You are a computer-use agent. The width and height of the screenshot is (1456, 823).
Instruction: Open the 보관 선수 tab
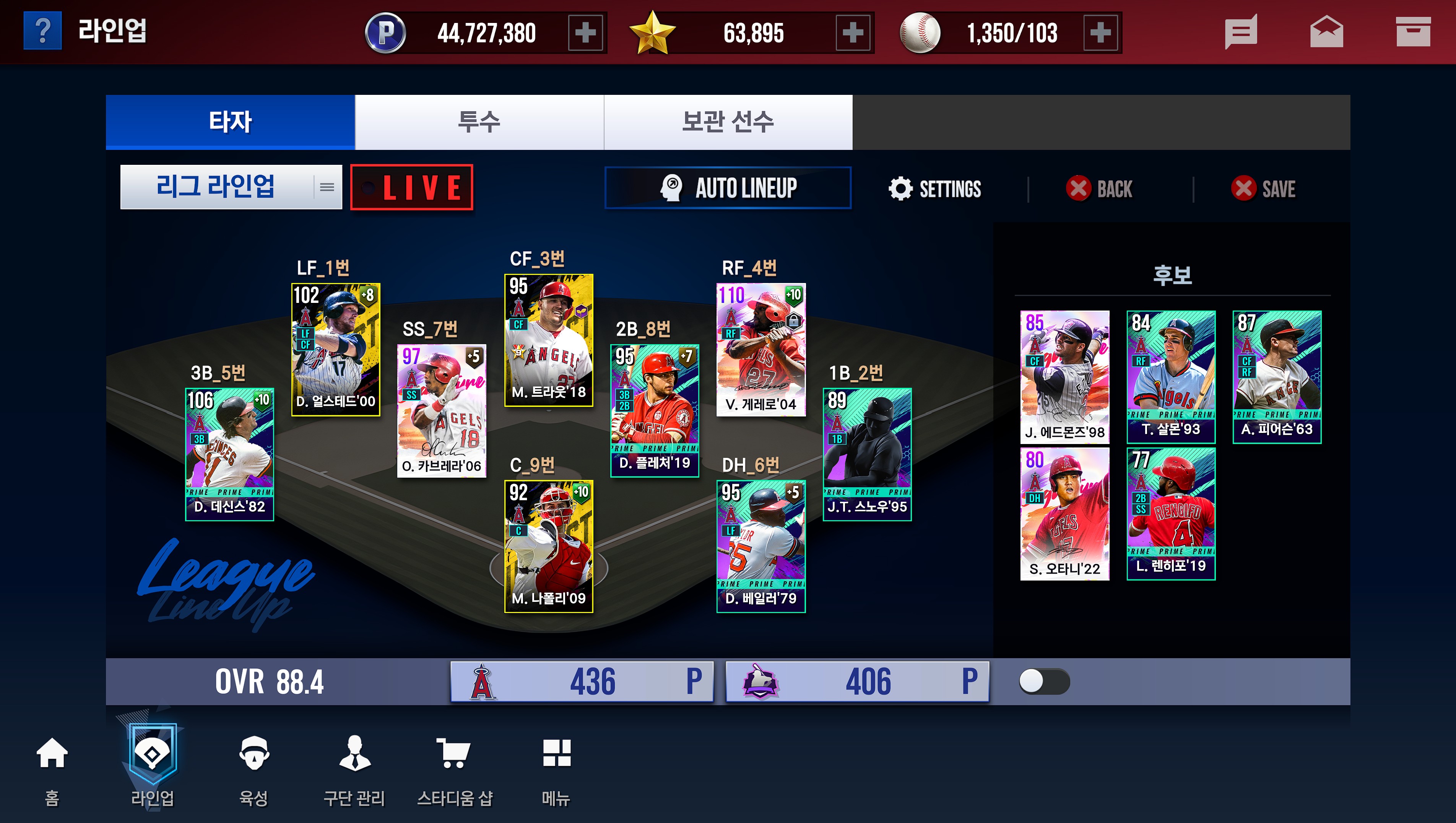728,122
